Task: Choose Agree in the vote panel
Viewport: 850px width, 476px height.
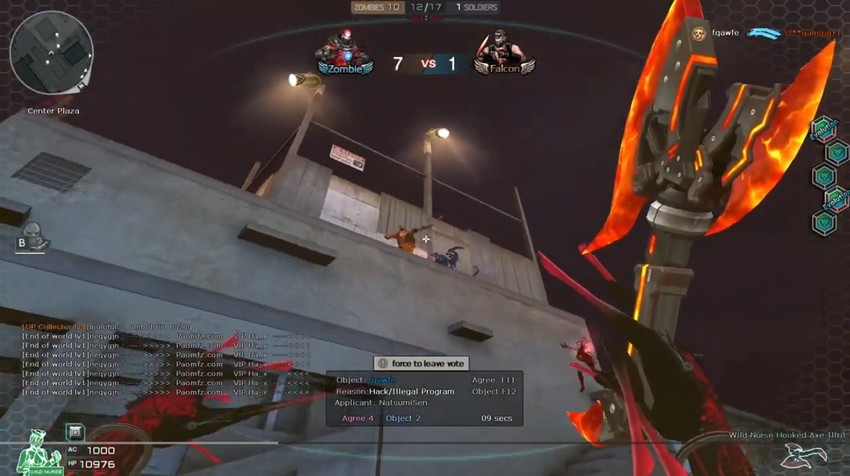Action: [358, 418]
